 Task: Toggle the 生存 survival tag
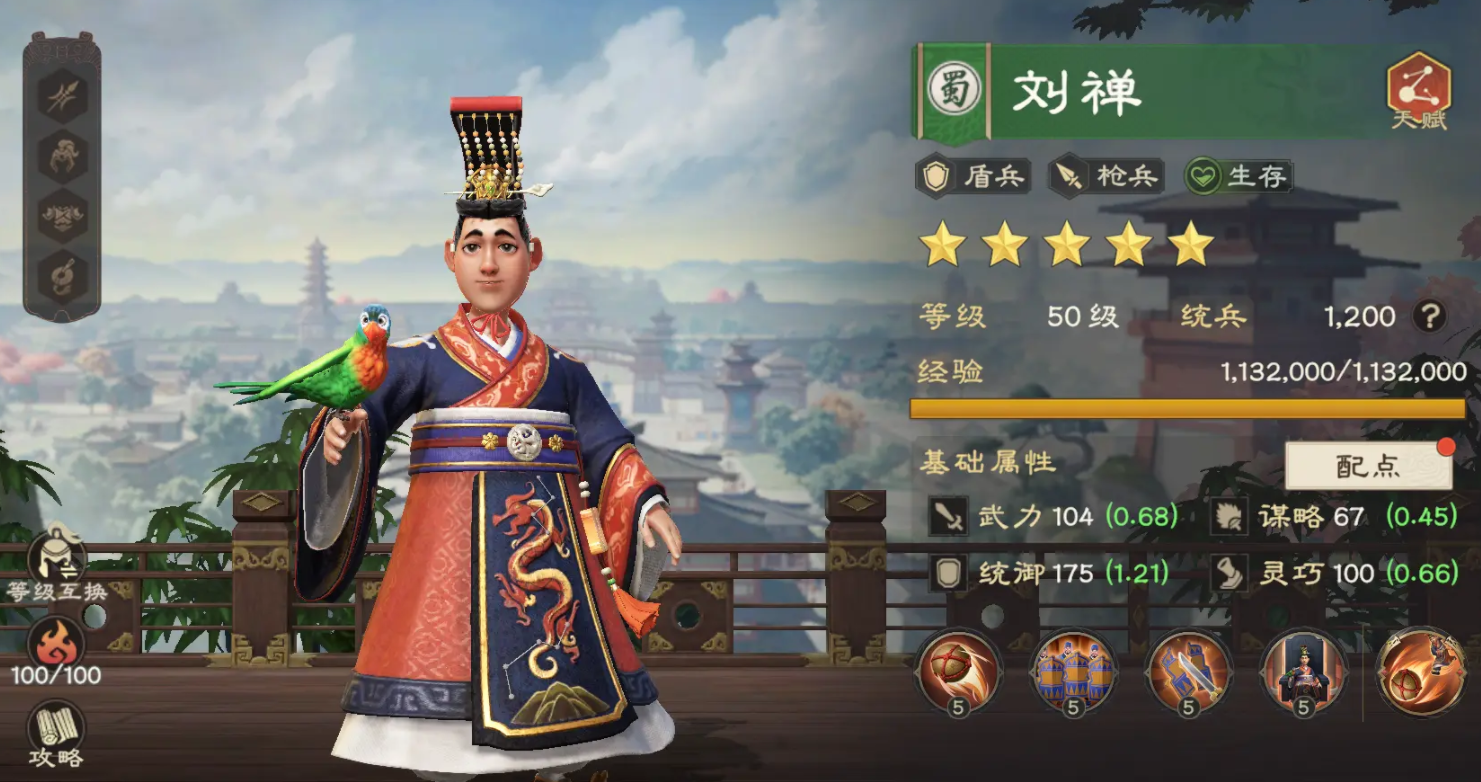pos(1240,176)
